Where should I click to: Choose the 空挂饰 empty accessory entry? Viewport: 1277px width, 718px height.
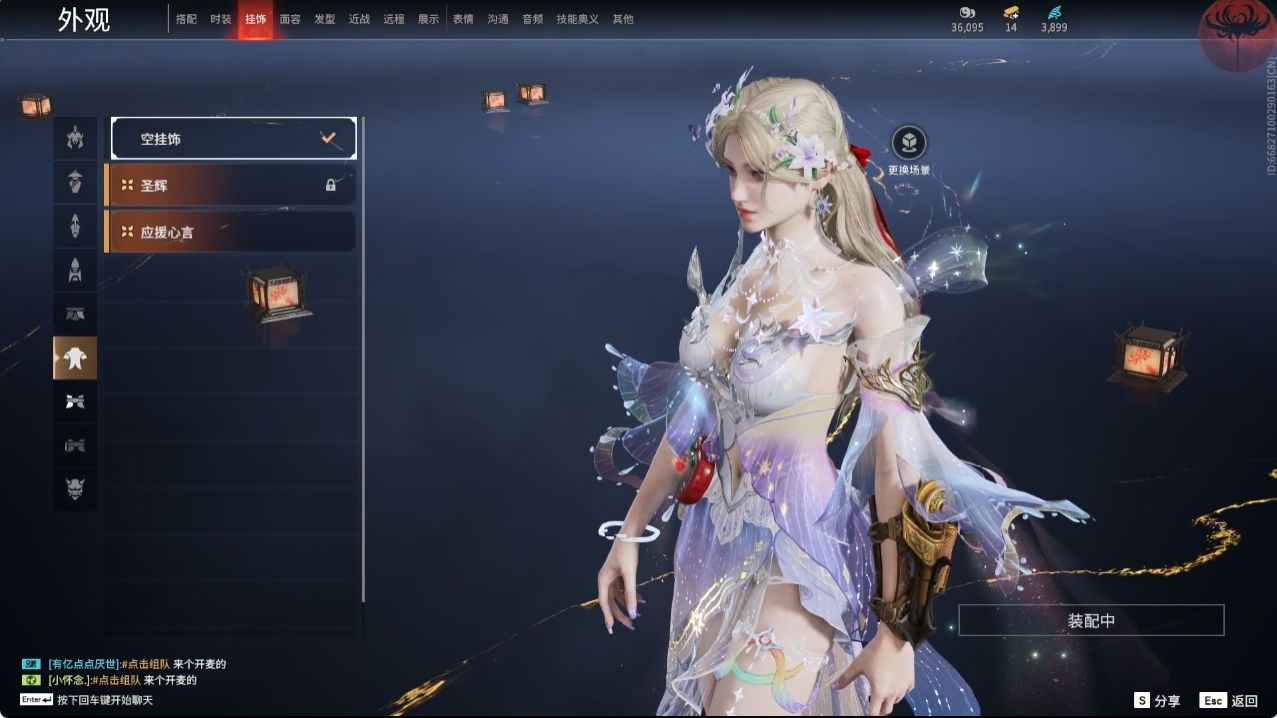tap(233, 139)
